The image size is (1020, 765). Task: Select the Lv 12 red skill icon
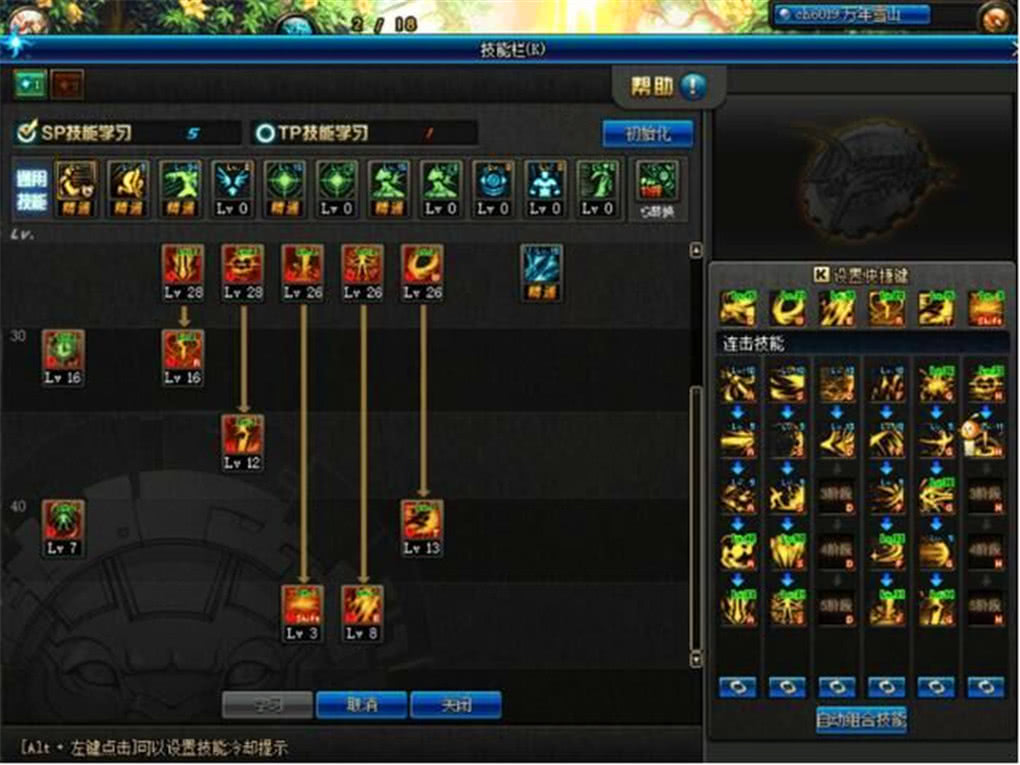click(242, 437)
